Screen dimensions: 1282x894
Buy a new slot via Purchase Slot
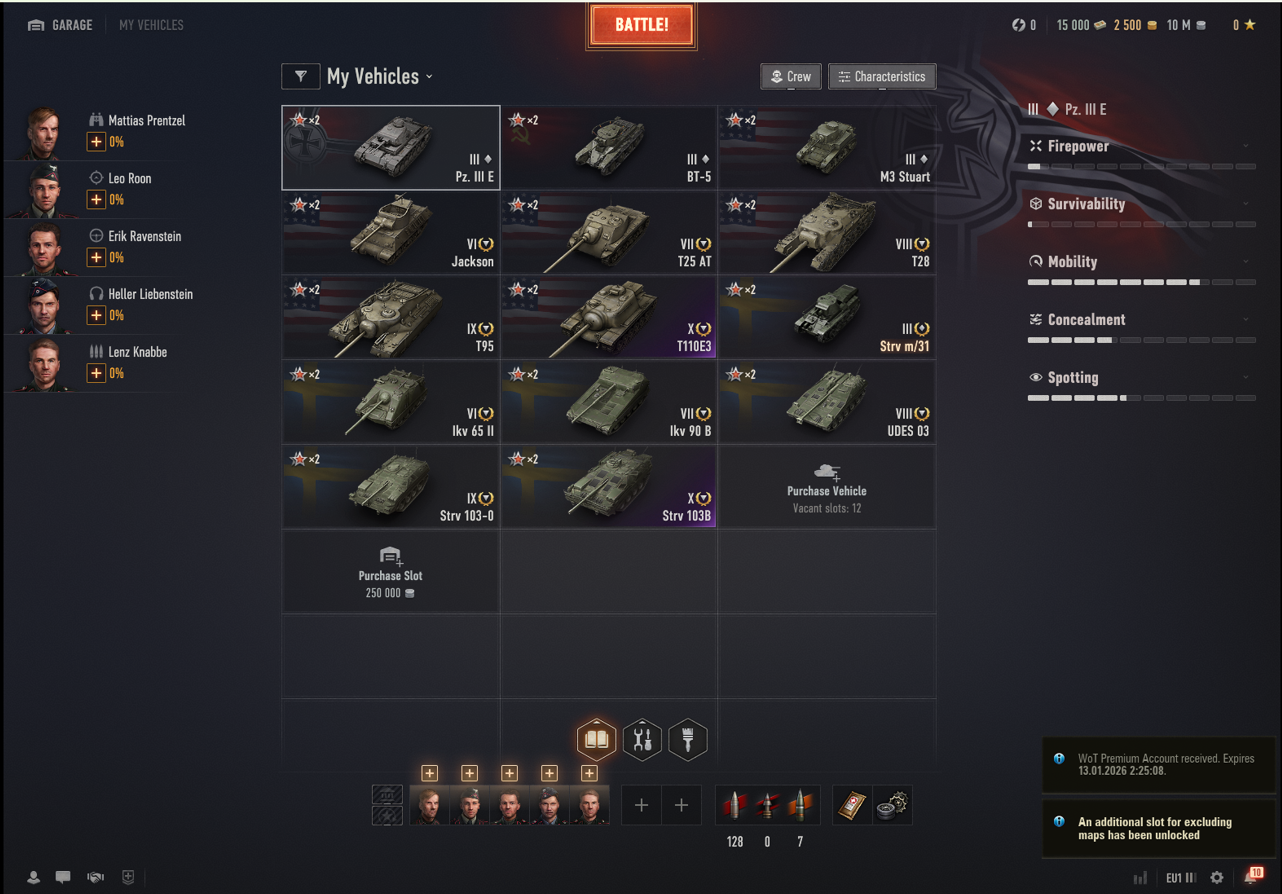[391, 572]
